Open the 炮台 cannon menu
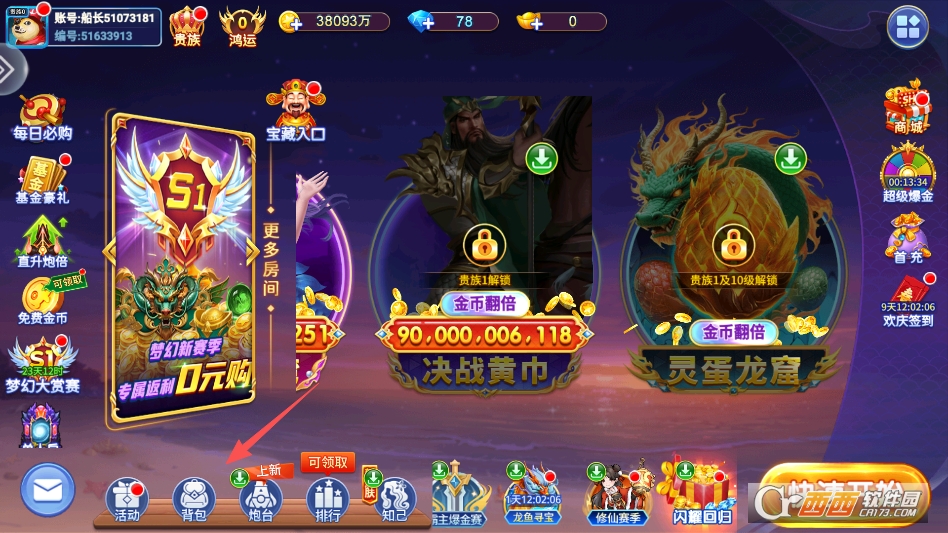The width and height of the screenshot is (948, 533). tap(261, 499)
